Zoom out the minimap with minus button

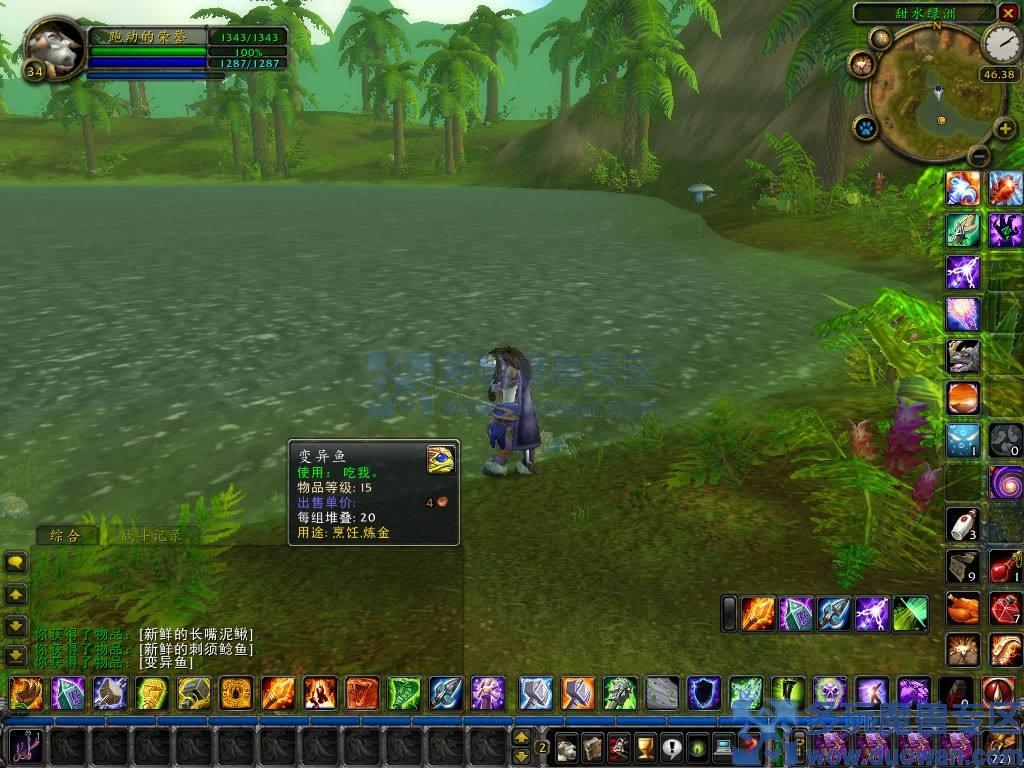979,155
